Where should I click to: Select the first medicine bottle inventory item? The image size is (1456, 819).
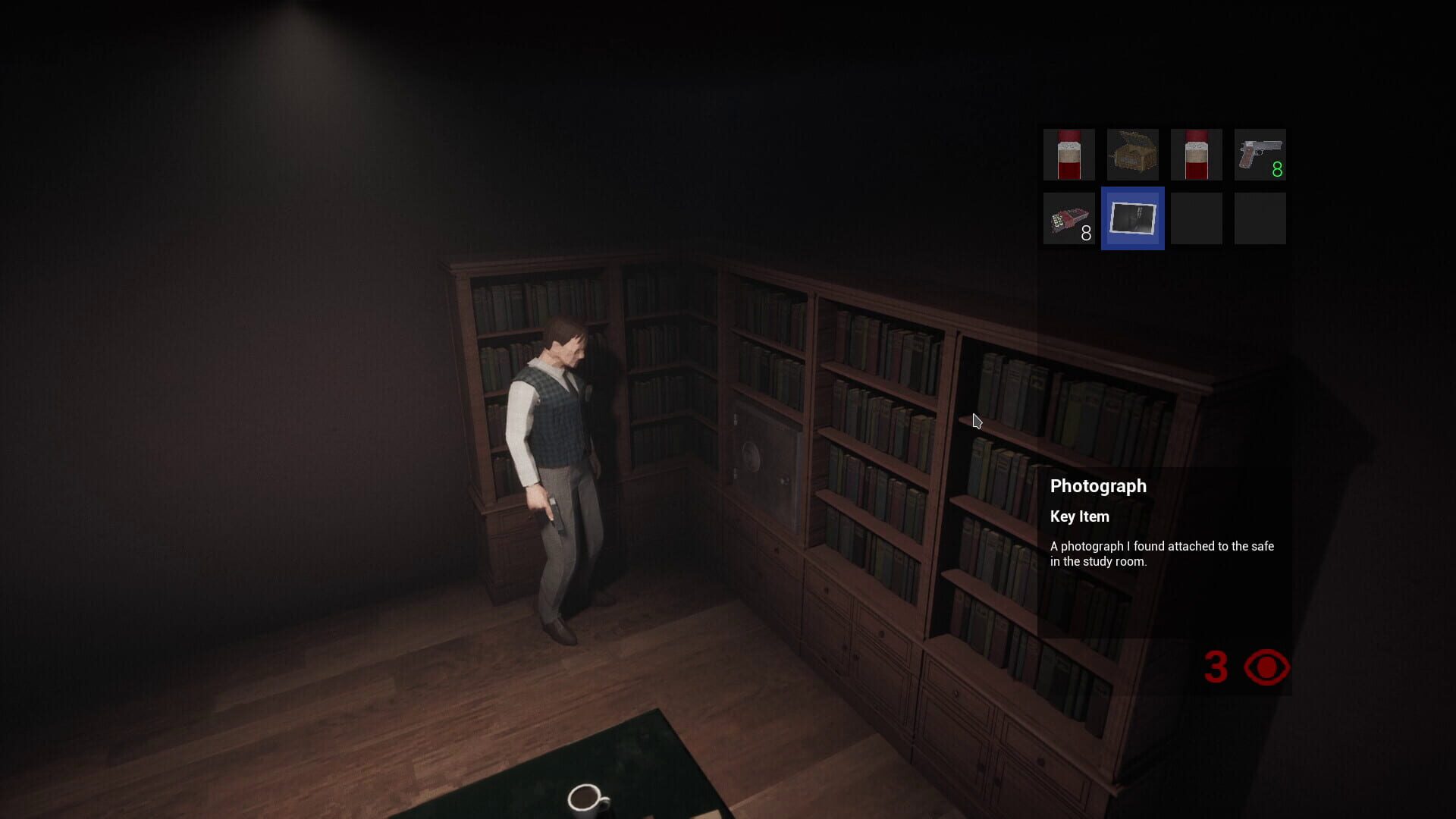click(1068, 155)
